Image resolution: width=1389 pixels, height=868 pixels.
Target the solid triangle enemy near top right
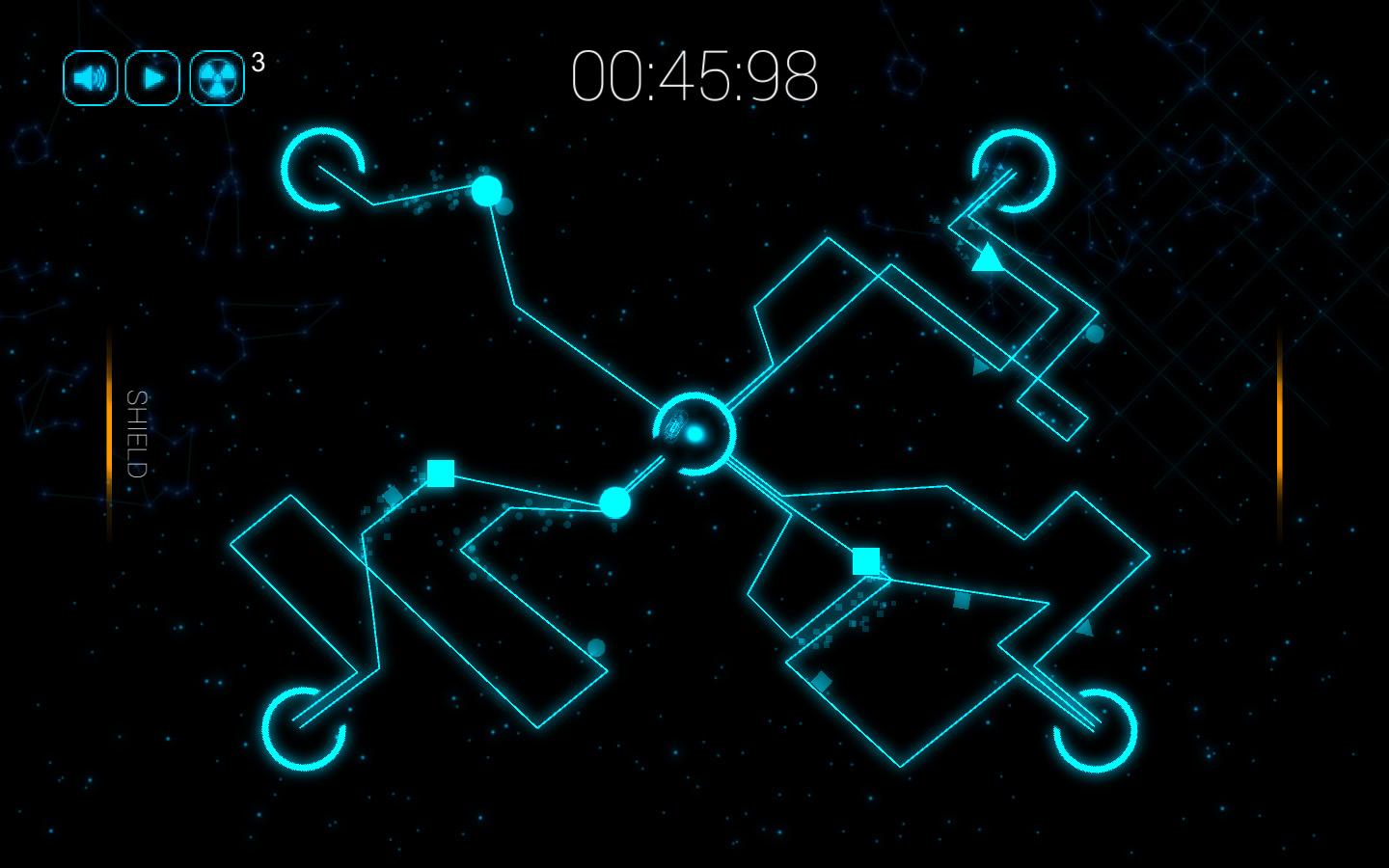pyautogui.click(x=988, y=258)
